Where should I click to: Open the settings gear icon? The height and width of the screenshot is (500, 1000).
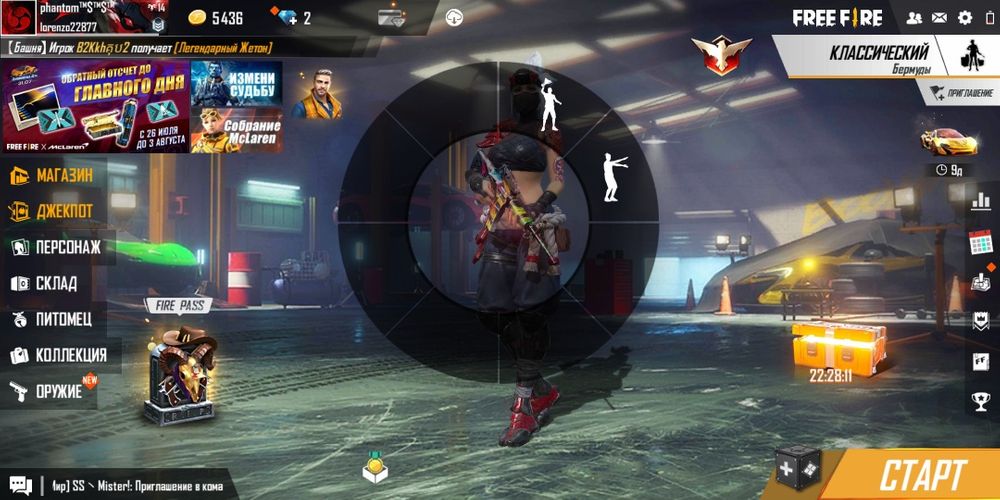pyautogui.click(x=965, y=18)
